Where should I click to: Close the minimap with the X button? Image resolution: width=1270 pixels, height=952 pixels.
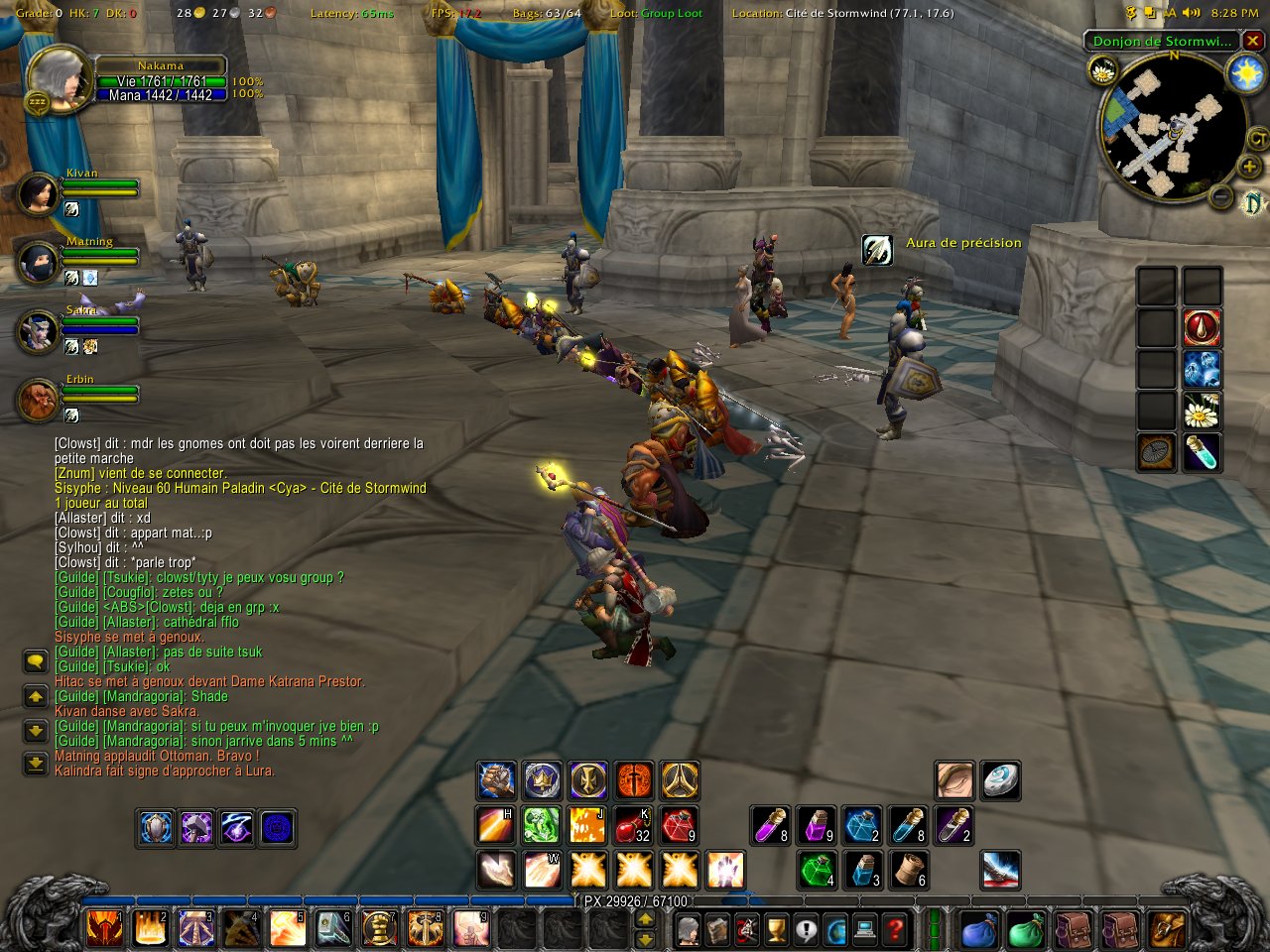pyautogui.click(x=1253, y=41)
